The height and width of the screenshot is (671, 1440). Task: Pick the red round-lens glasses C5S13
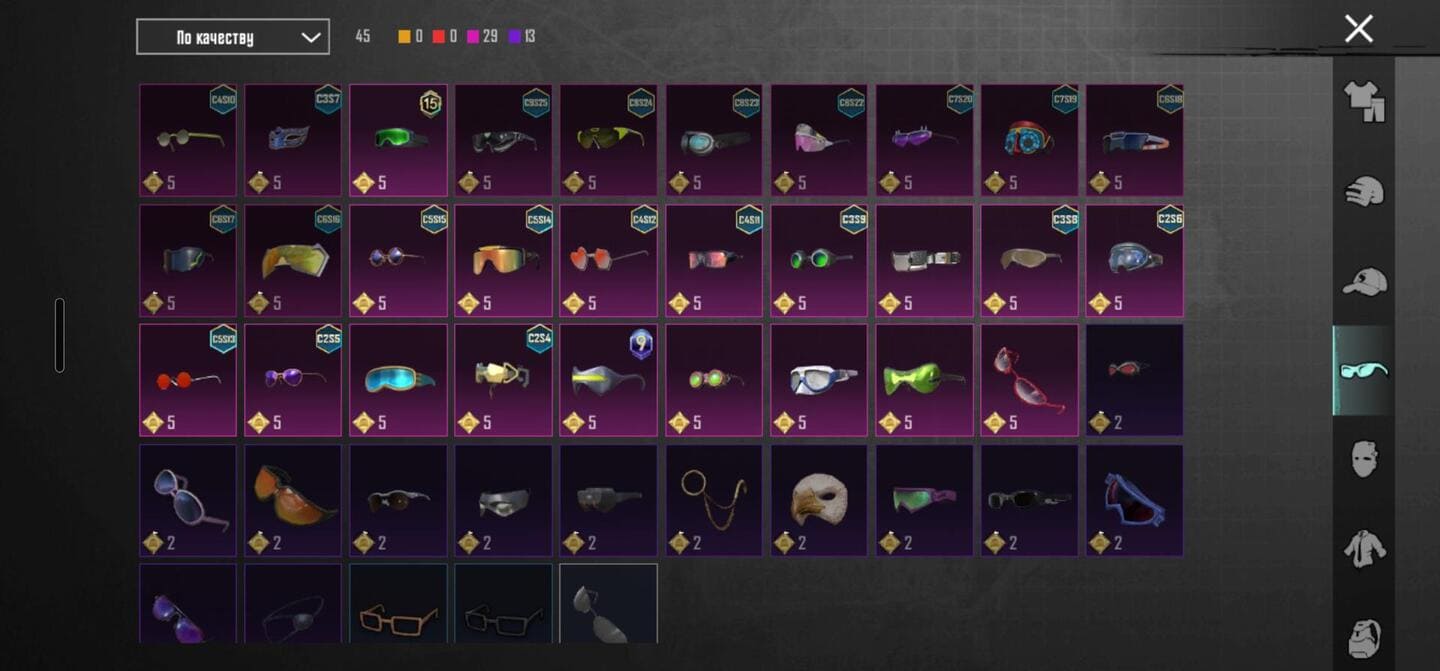click(188, 380)
